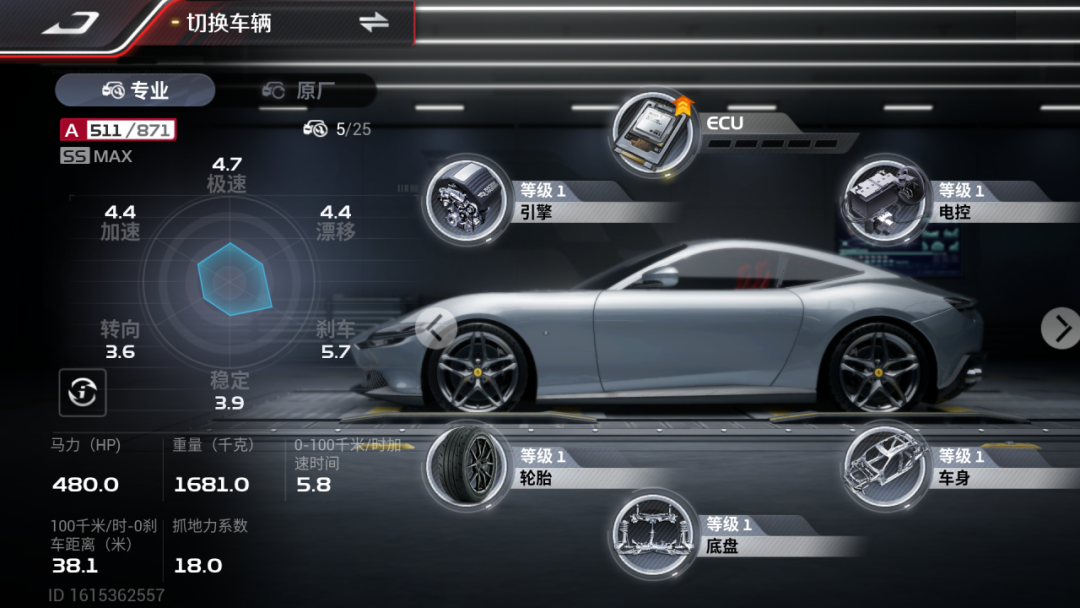Go back using the top-left arrow button
The image size is (1080, 608).
click(x=70, y=23)
